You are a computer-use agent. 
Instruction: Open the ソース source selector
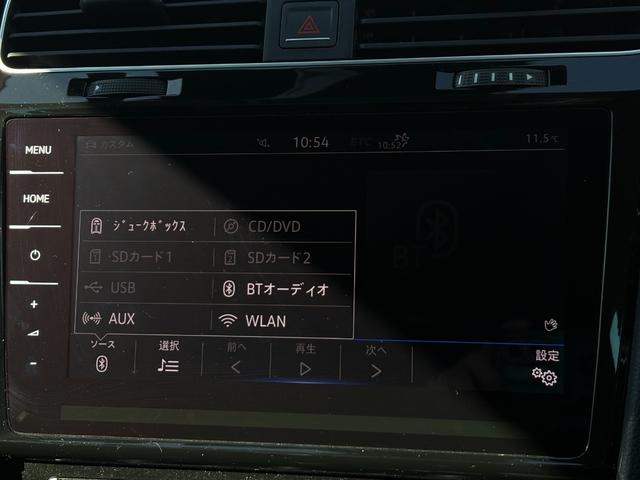[x=101, y=357]
